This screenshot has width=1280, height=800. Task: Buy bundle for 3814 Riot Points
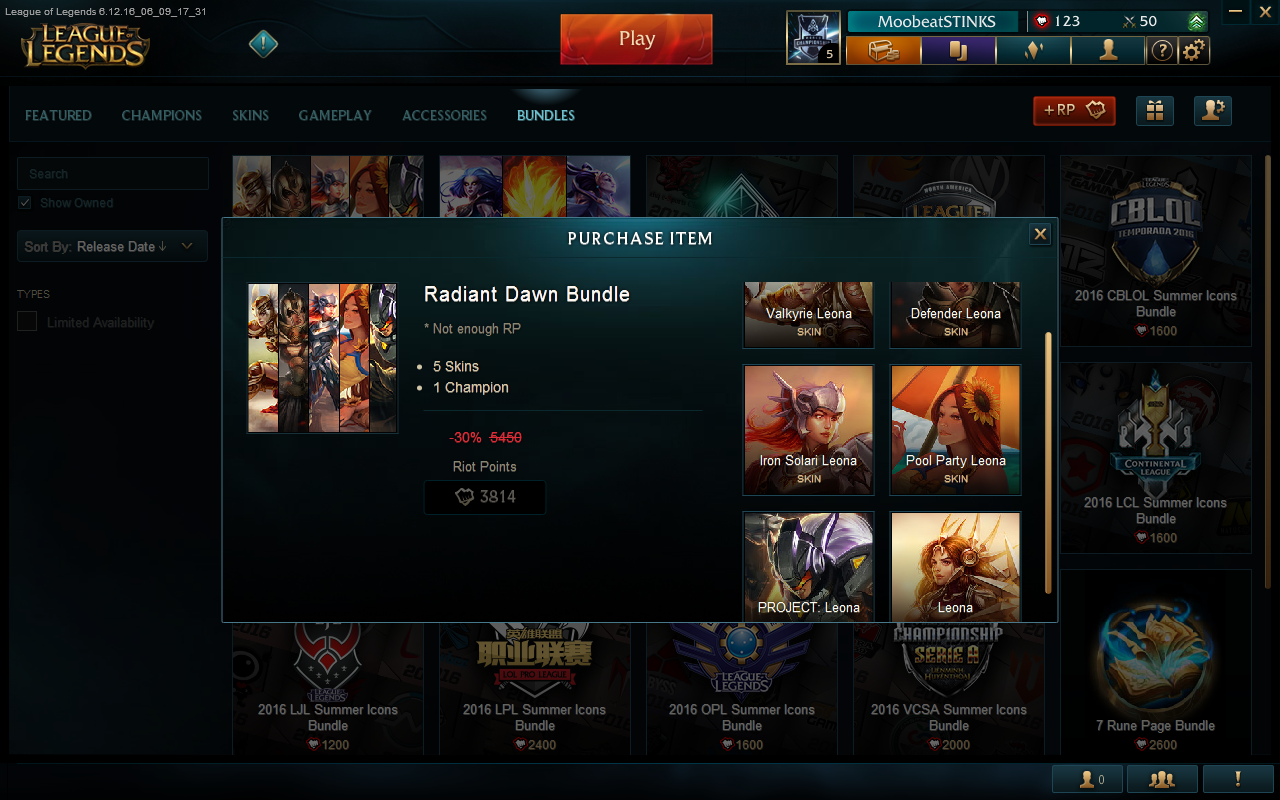[485, 497]
